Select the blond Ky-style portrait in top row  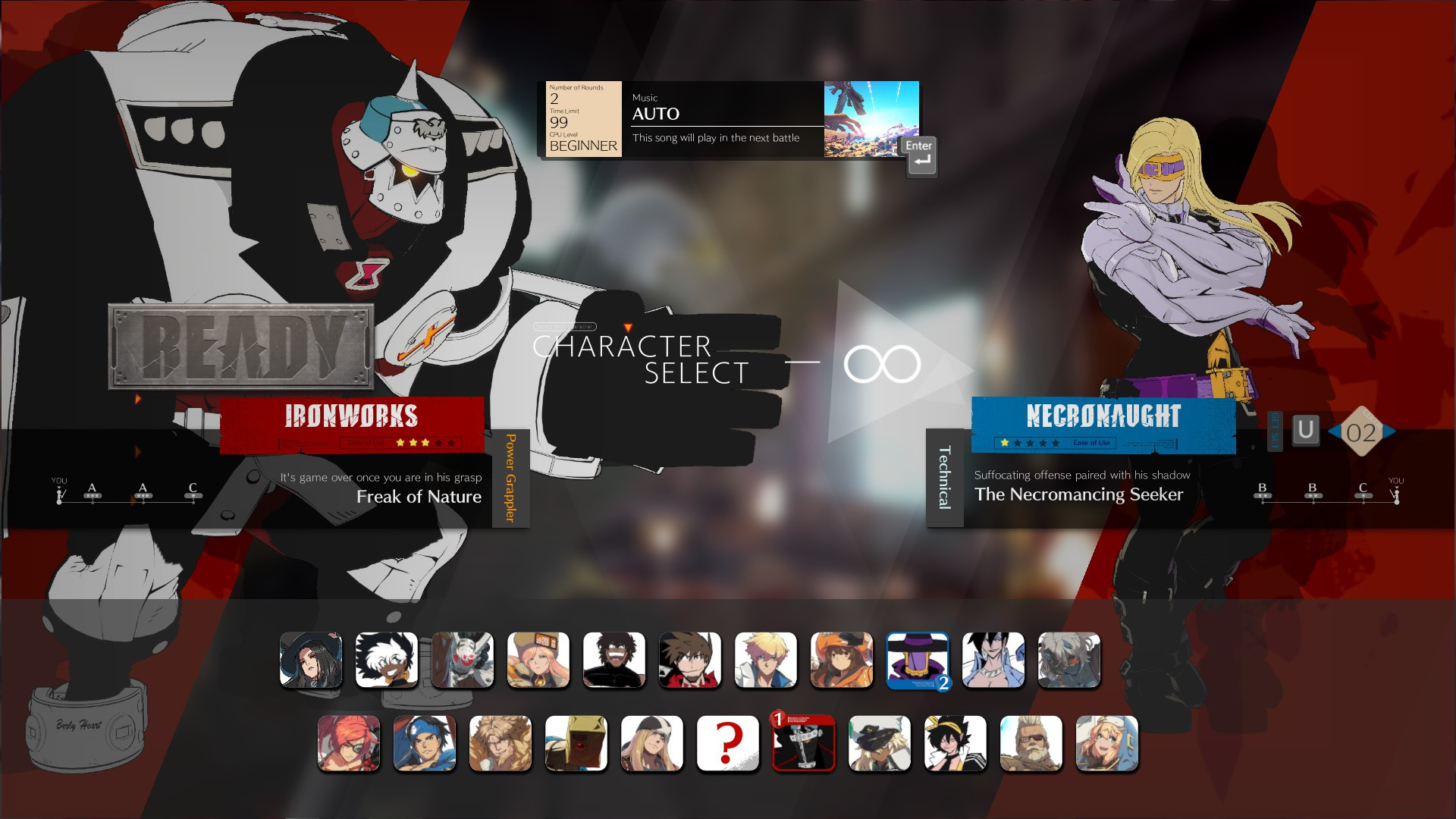766,661
